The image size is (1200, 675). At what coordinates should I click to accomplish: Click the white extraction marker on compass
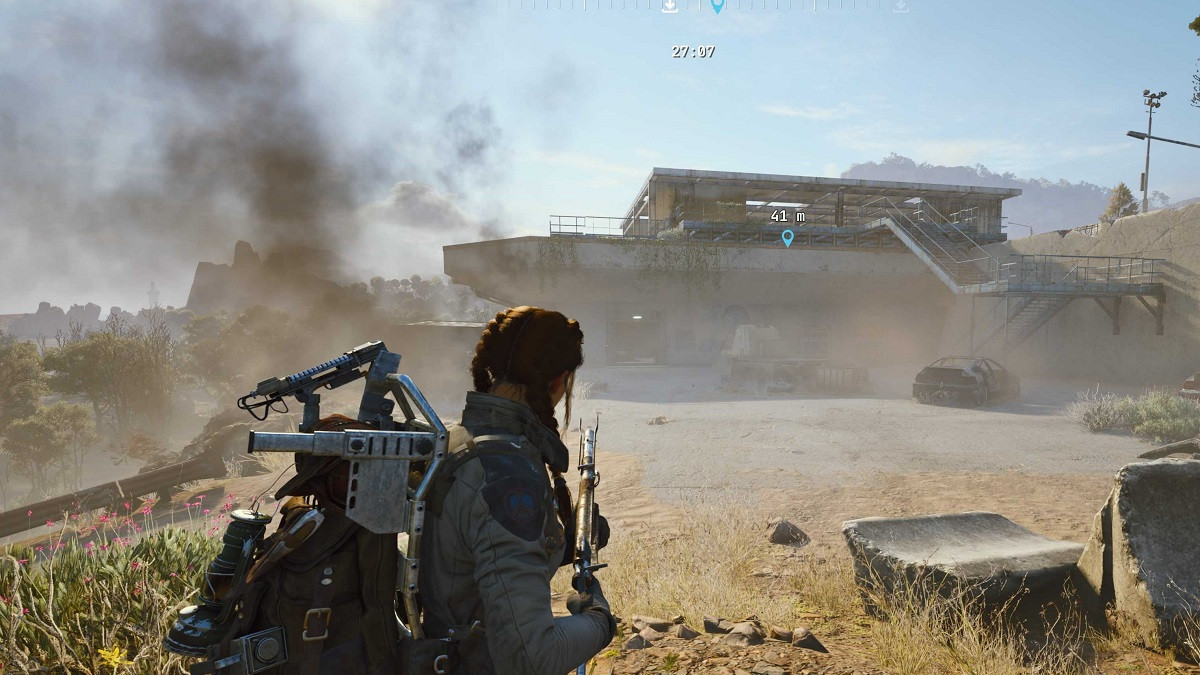669,6
